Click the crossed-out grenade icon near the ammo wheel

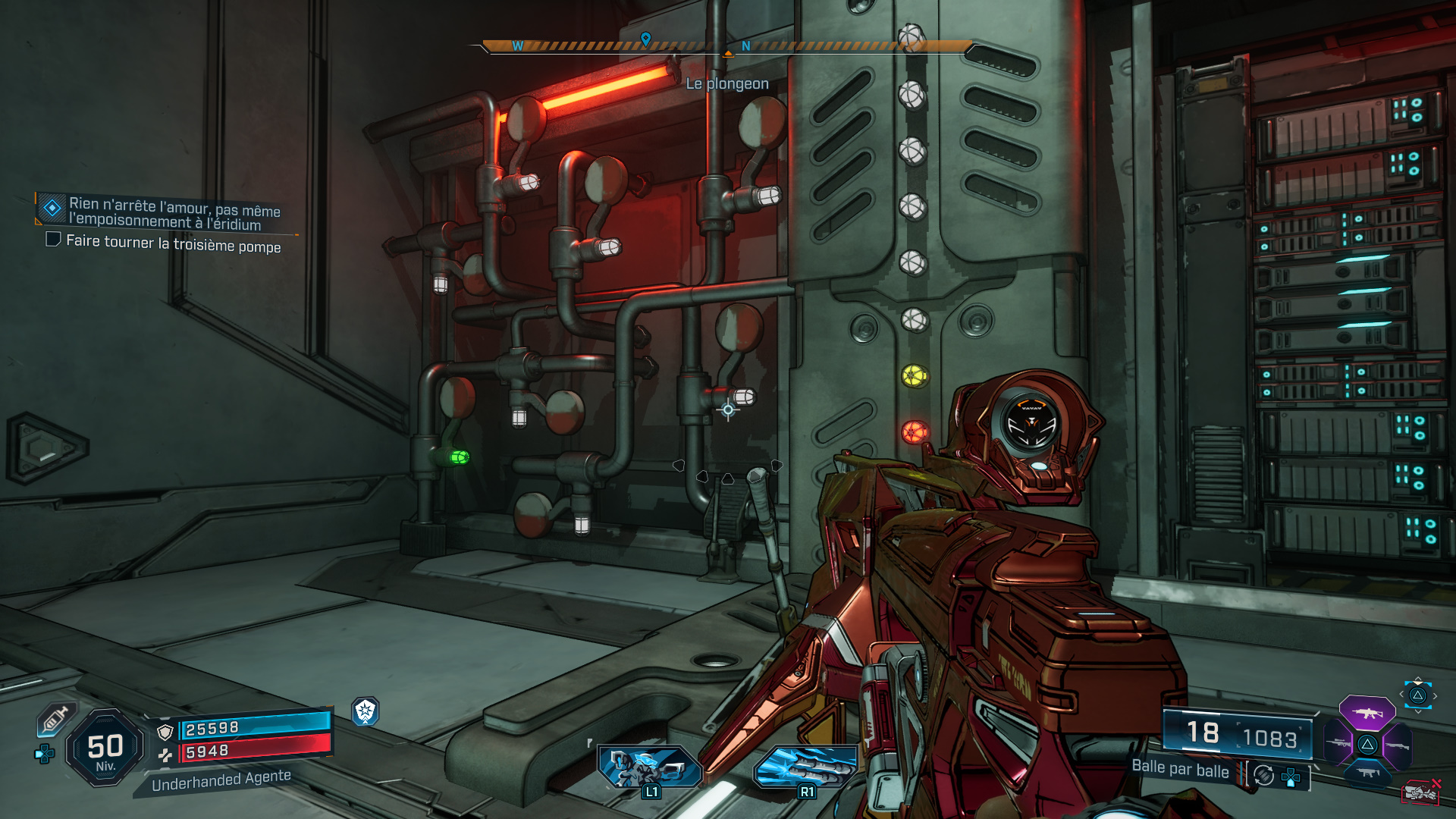click(x=1421, y=793)
